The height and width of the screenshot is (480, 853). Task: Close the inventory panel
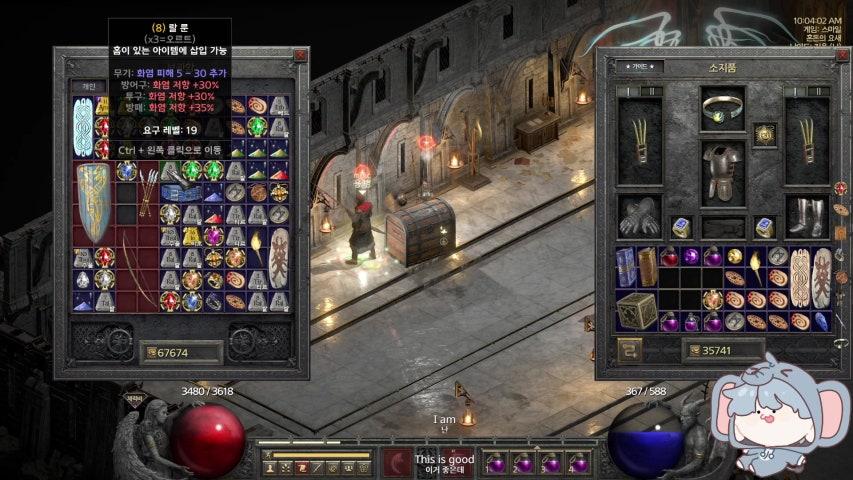click(x=838, y=56)
